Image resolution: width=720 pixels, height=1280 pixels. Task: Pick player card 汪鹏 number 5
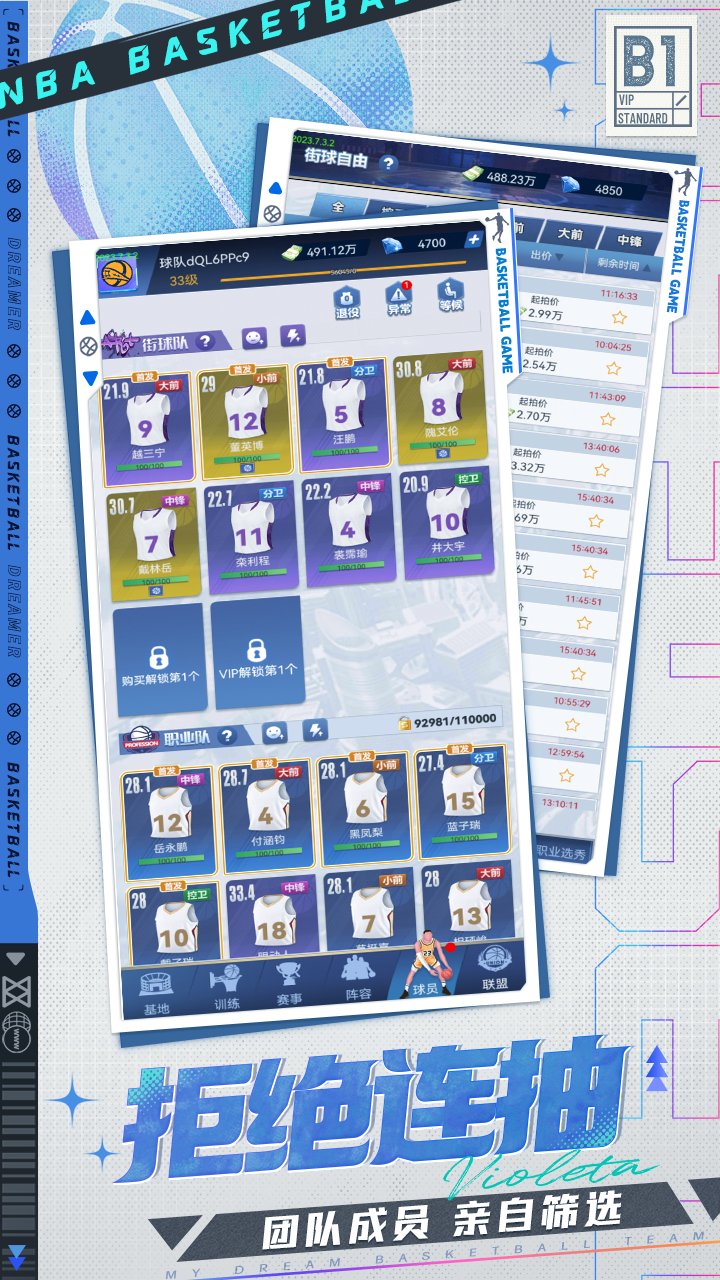341,411
